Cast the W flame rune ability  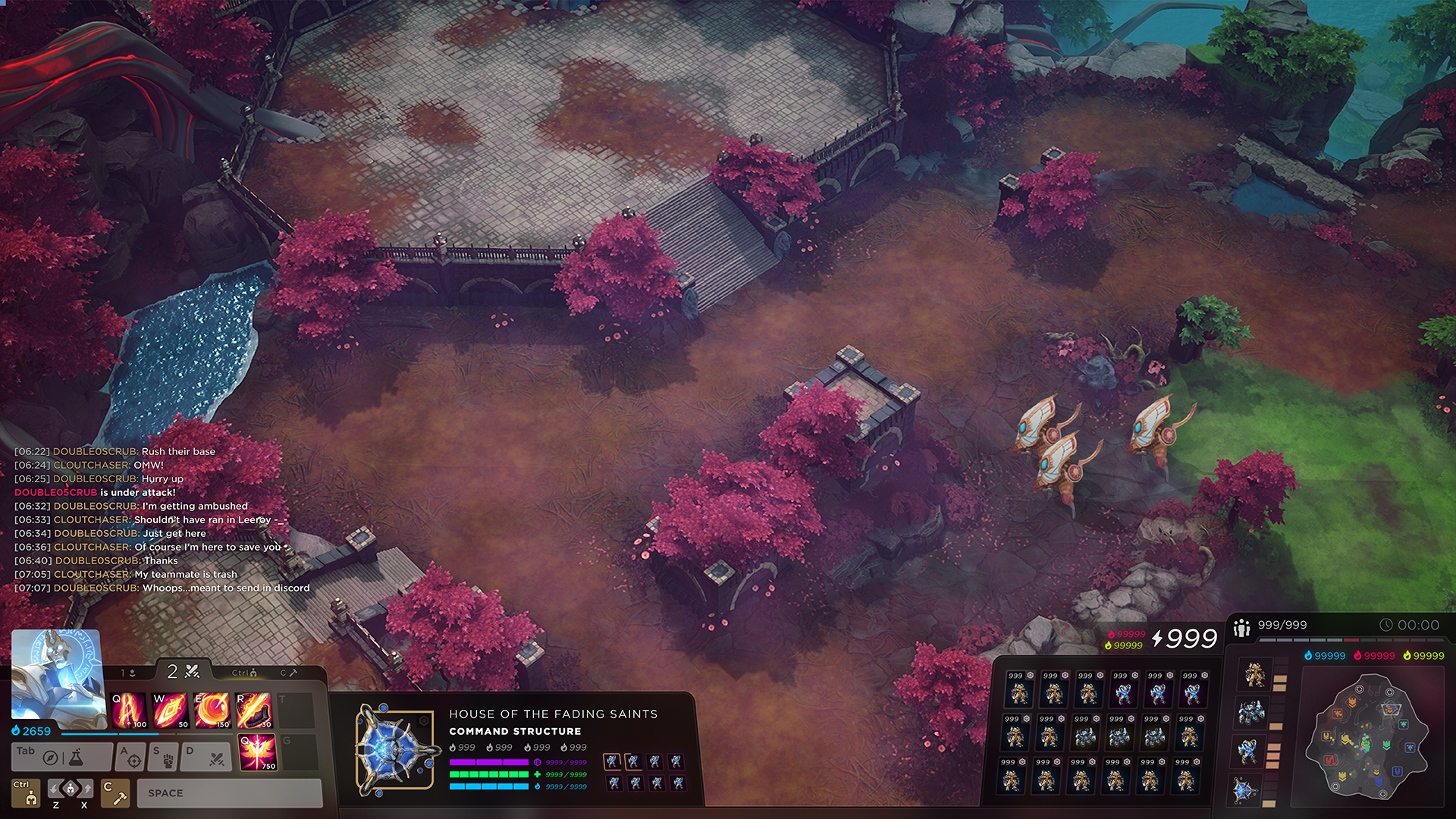(x=170, y=710)
